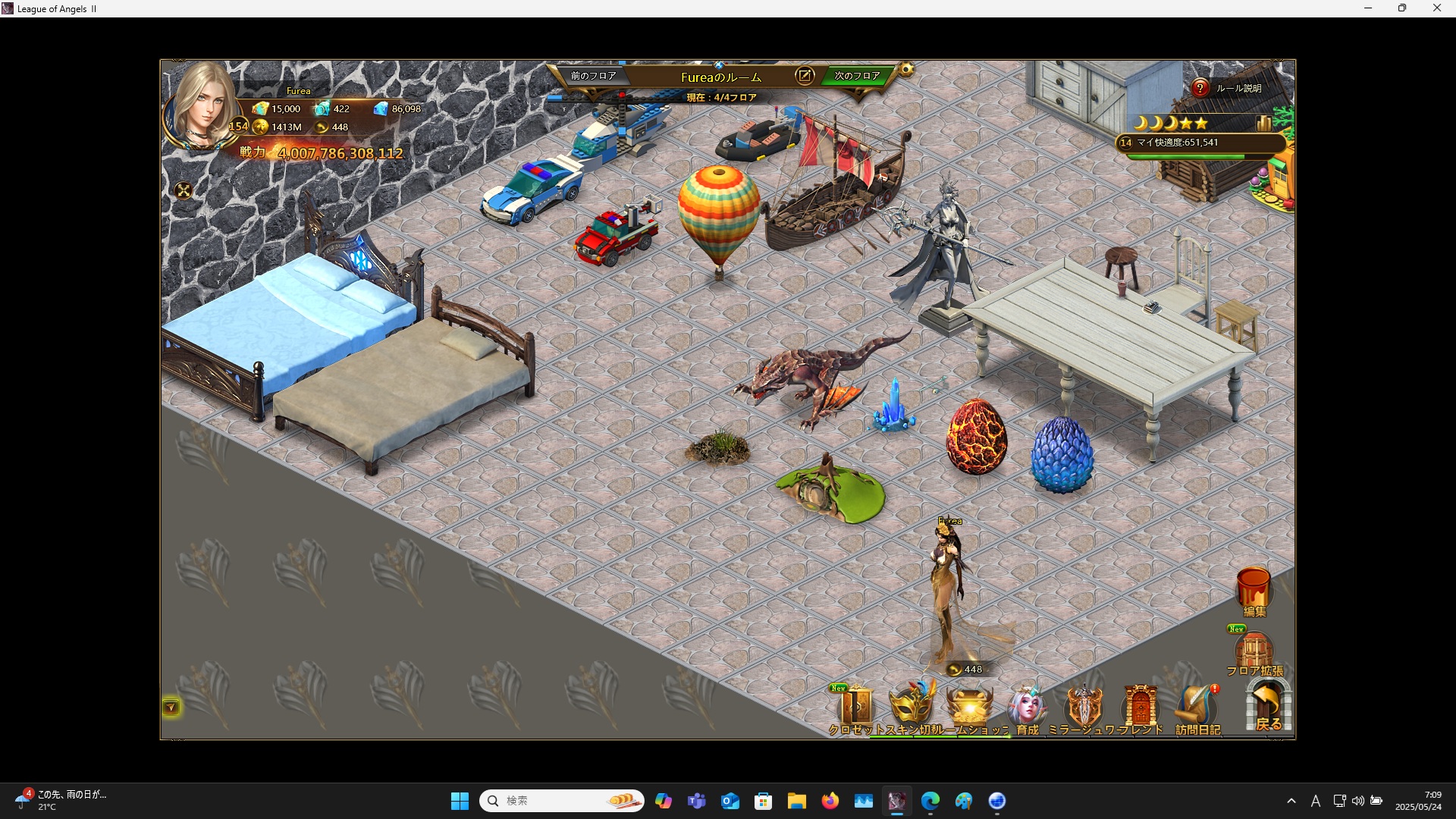Click the room name edit pencil icon

[x=805, y=76]
